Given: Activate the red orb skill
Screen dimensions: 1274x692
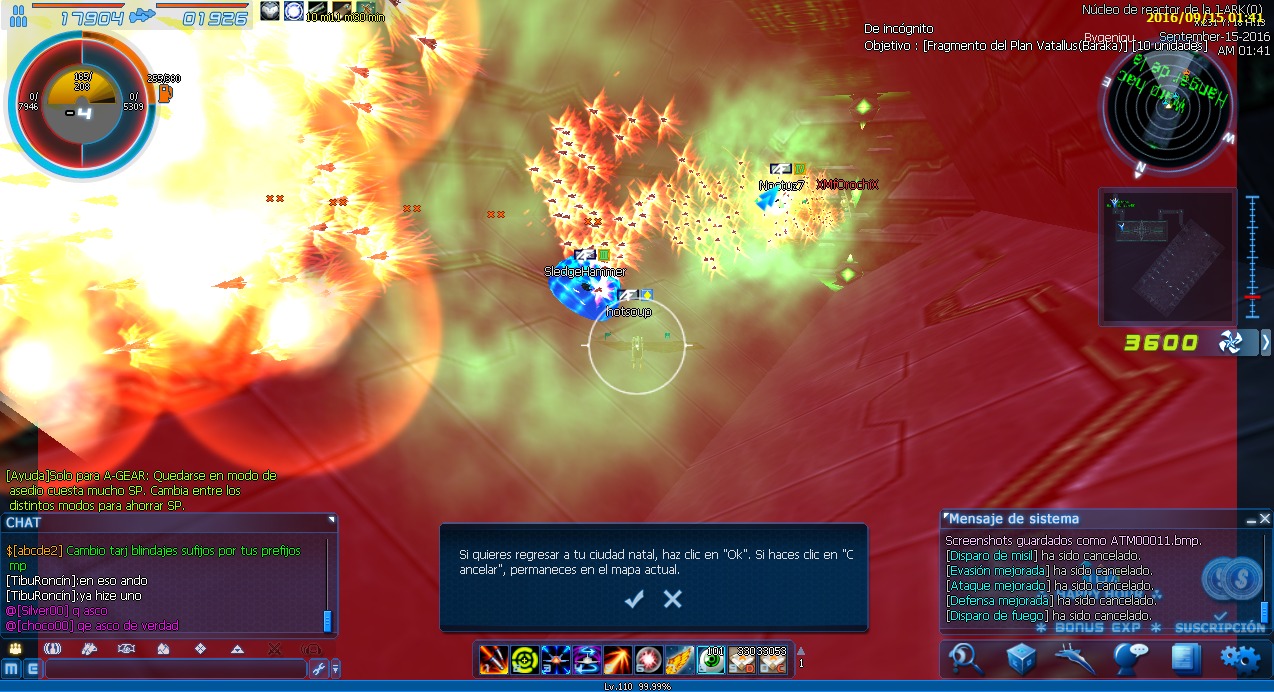Looking at the screenshot, I should 648,659.
